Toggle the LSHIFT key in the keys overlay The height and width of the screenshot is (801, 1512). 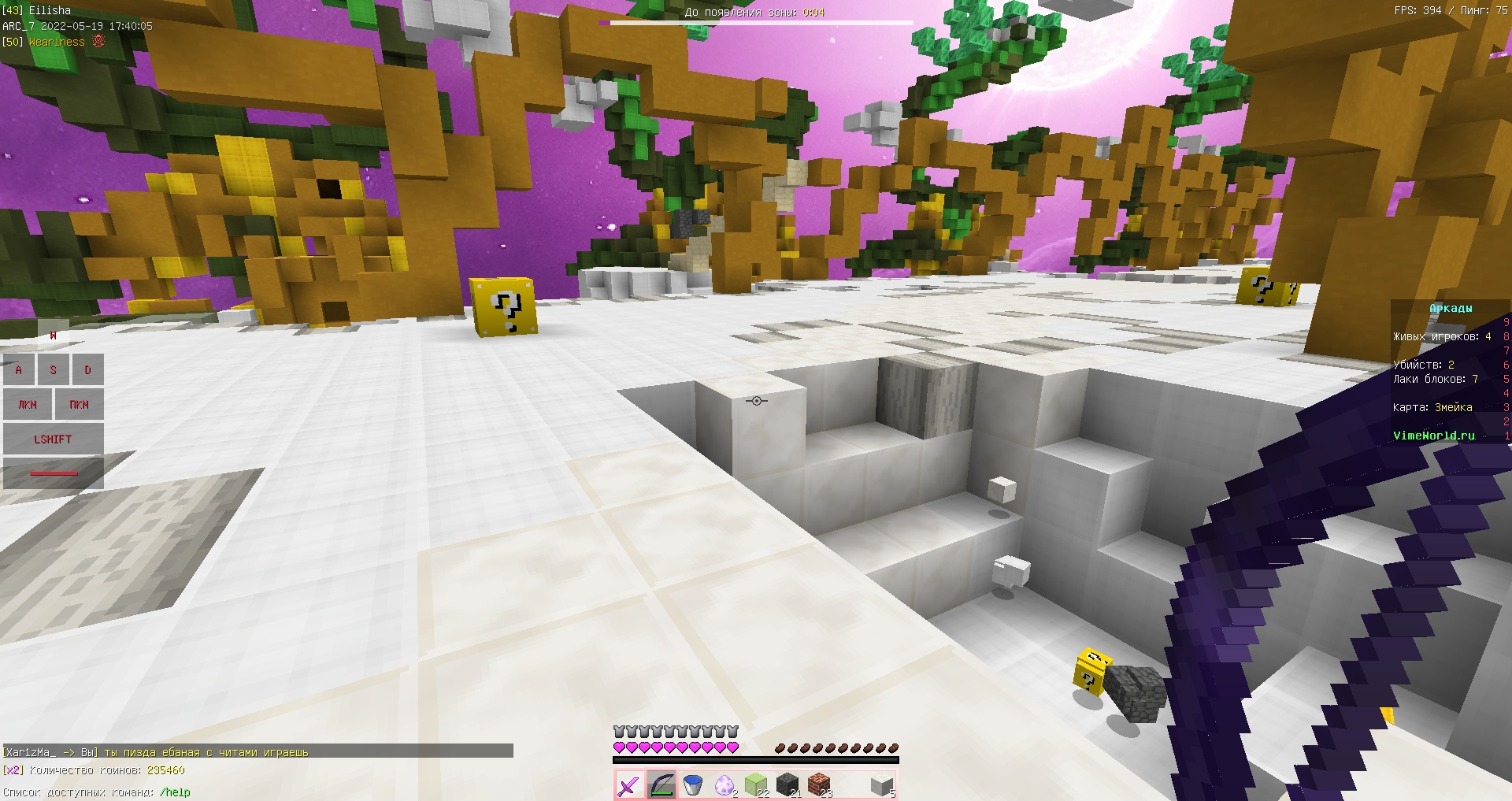pos(52,439)
